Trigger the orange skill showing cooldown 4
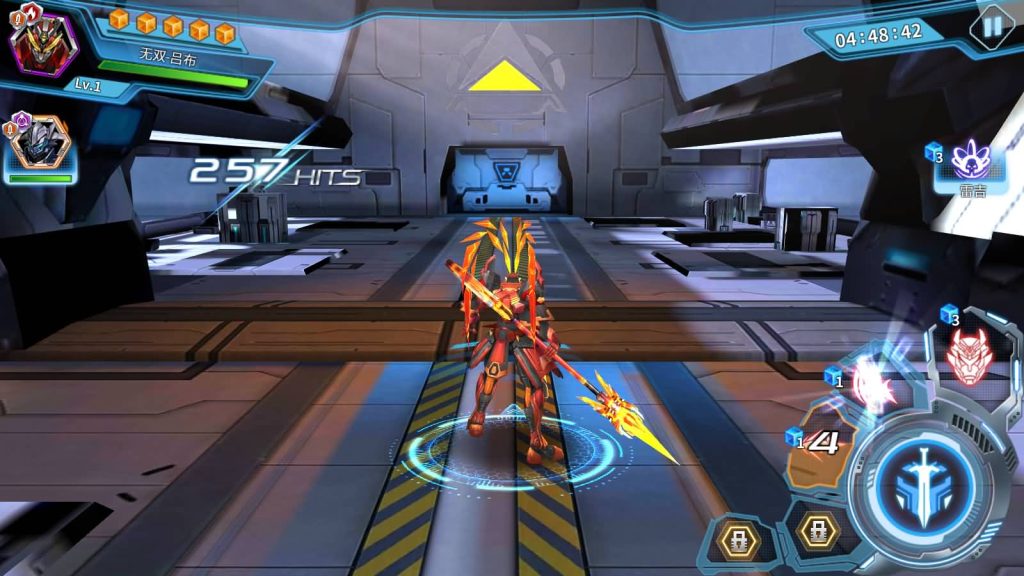 point(821,452)
